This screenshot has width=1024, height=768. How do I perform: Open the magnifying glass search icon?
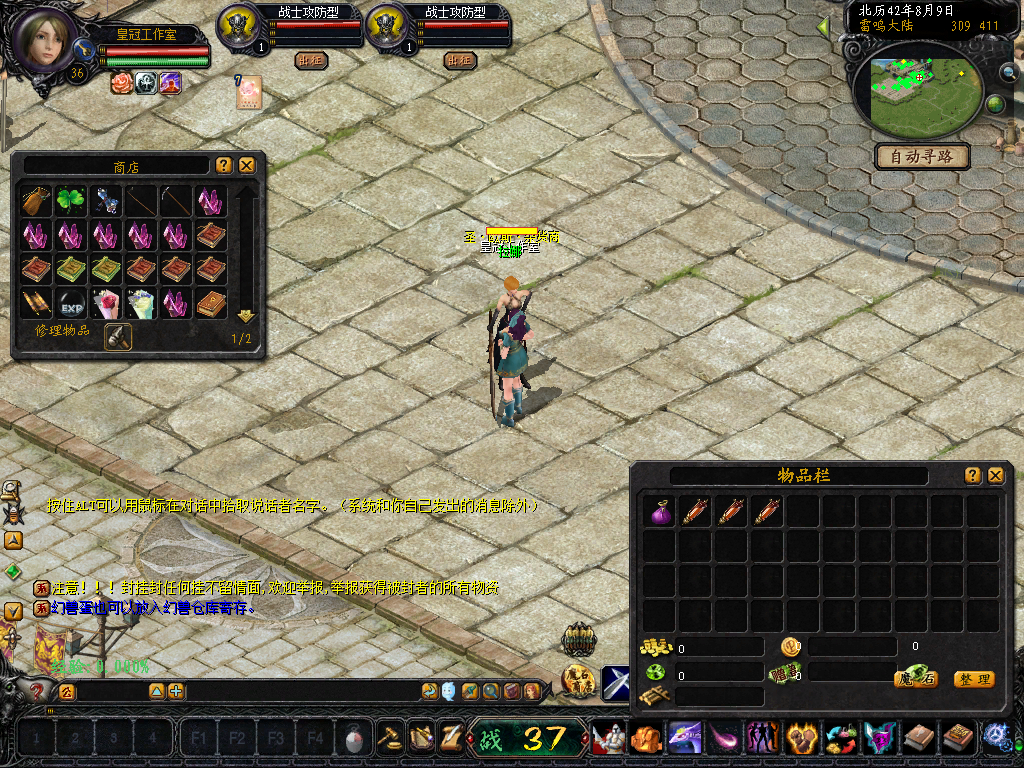point(490,691)
